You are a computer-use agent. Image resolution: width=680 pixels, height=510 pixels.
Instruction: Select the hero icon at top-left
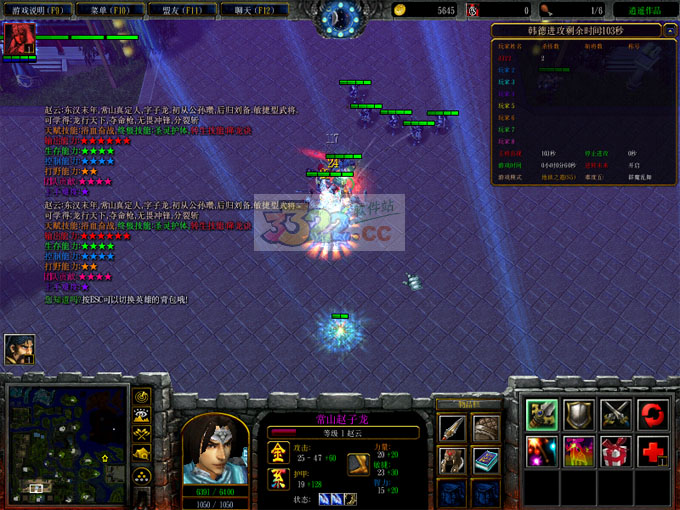(19, 38)
